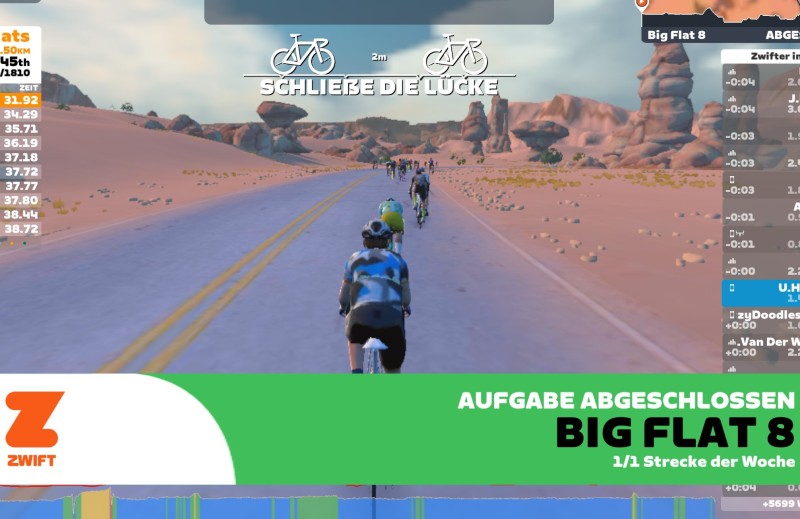Select the highlighted 31.92 segment leaderboard row

tap(21, 100)
